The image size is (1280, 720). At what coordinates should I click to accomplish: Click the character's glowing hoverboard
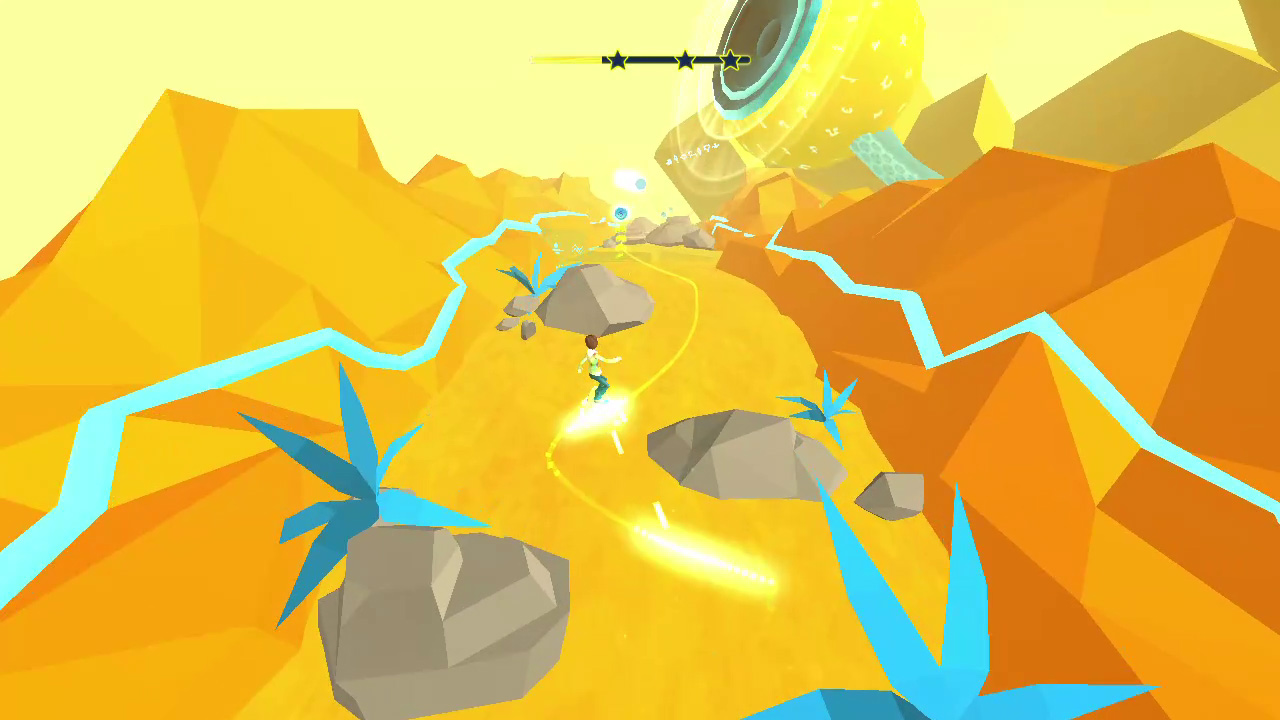pos(600,405)
